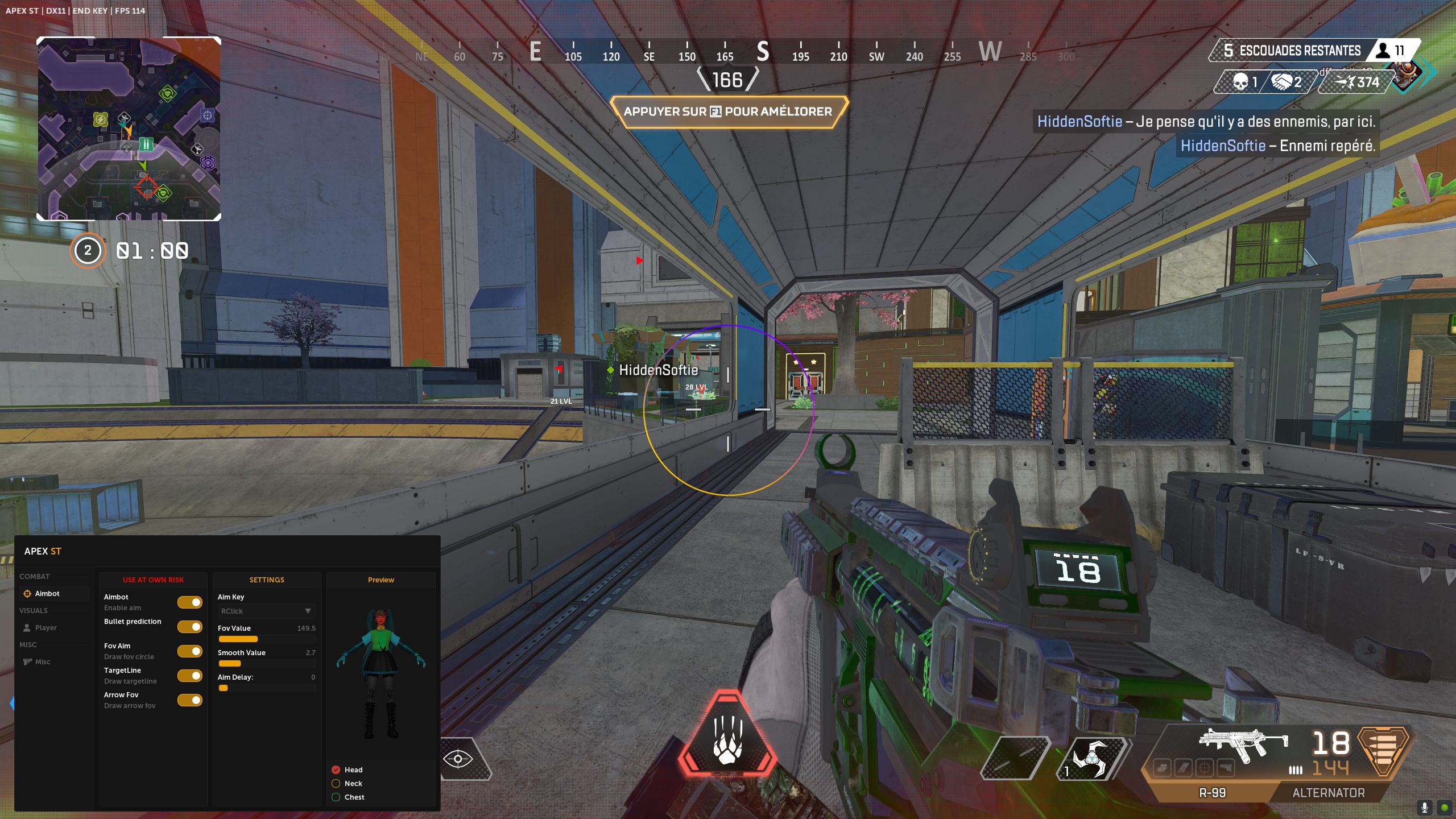The image size is (1456, 819).
Task: Open the Aim Key dropdown showing RClick
Action: pos(266,611)
